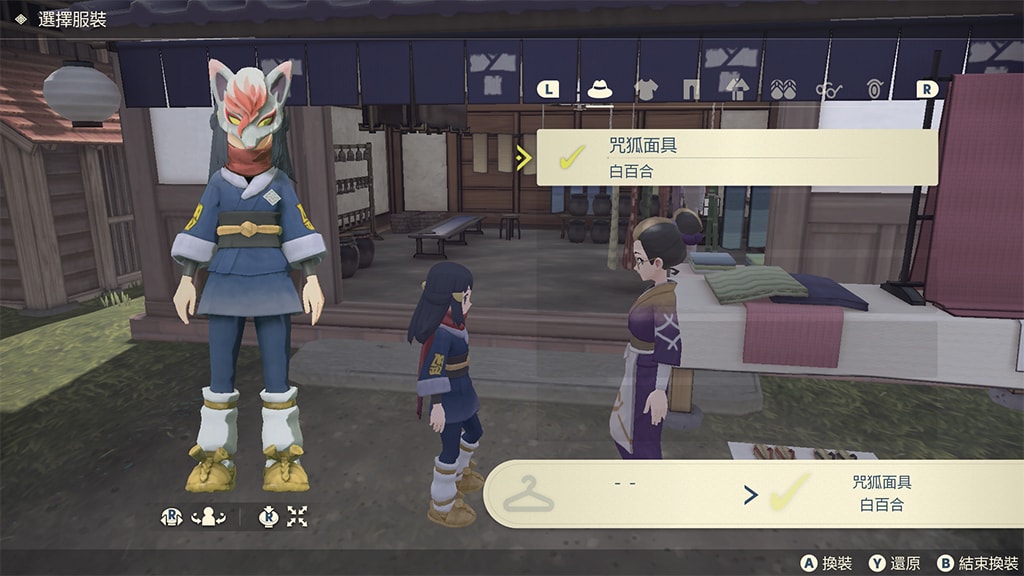Click the four-arrow zoom icon
Screen dimensions: 1024x576
[x=297, y=517]
